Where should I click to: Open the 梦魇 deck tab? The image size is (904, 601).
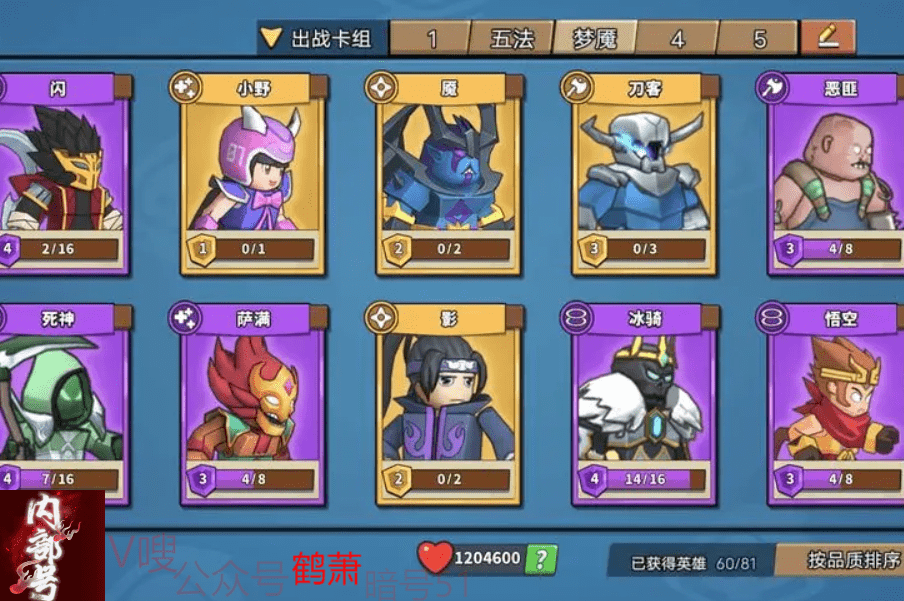(595, 39)
